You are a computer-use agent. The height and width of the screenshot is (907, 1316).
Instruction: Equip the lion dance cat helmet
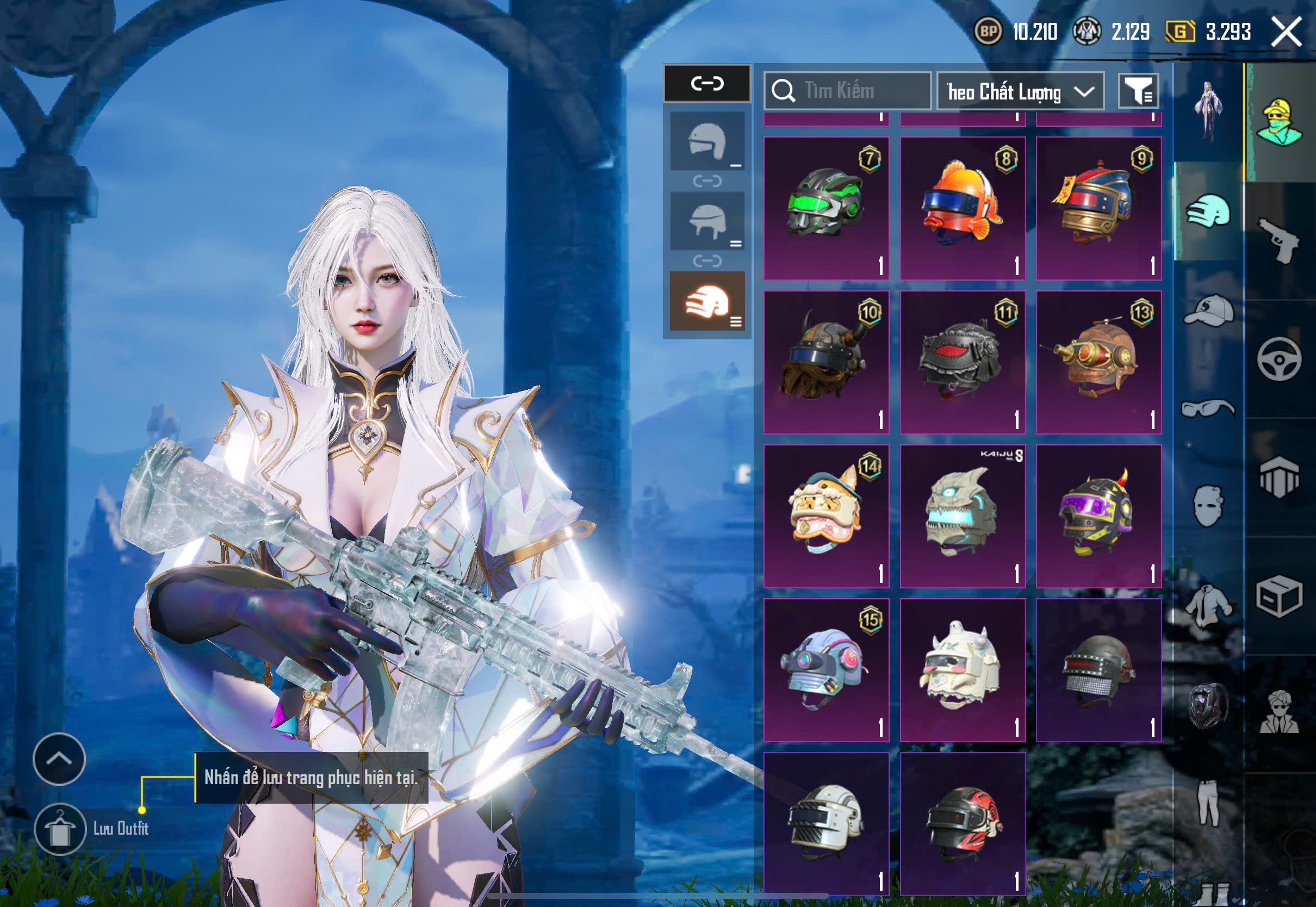(826, 516)
